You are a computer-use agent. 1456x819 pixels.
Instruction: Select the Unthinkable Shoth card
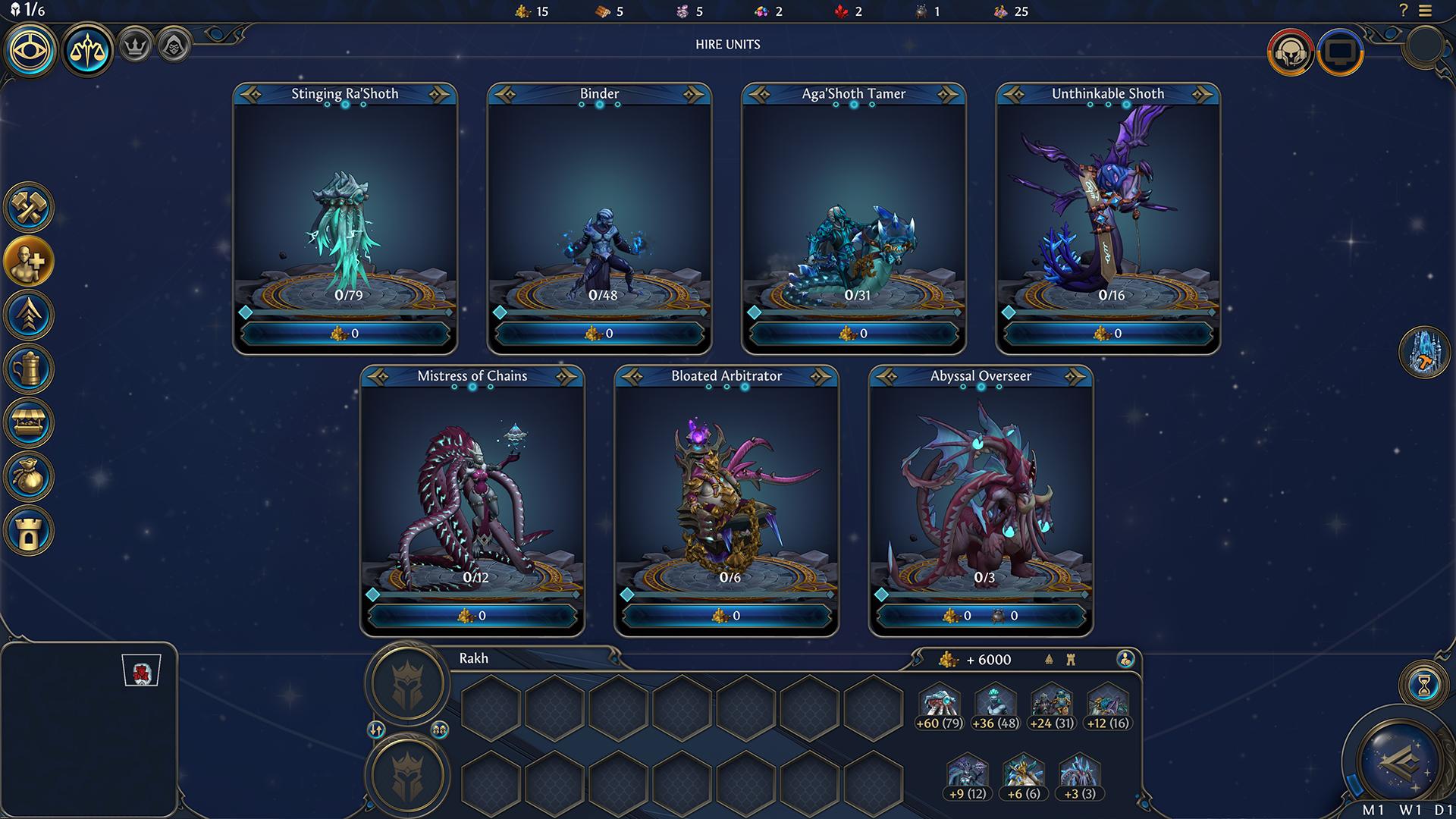click(x=1108, y=205)
